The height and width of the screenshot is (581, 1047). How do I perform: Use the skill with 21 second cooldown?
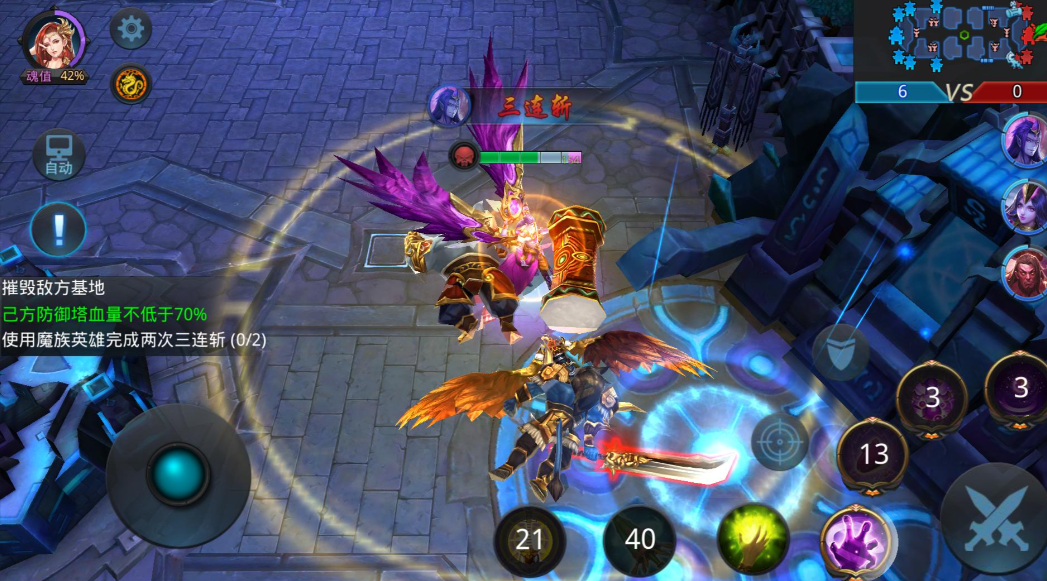coord(530,541)
